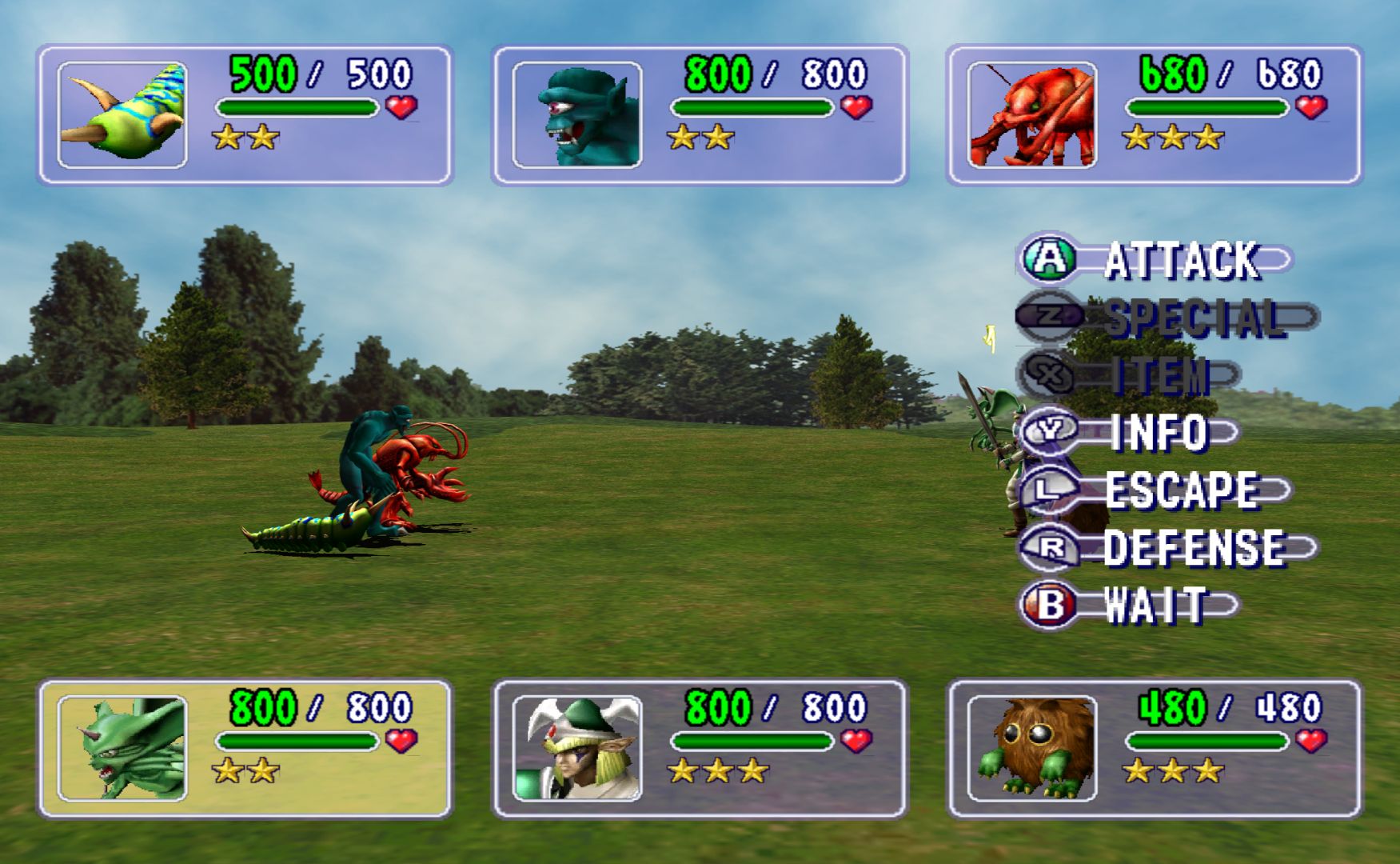Select the brown furball Kuriboh ally card
The height and width of the screenshot is (864, 1400).
click(x=1154, y=749)
